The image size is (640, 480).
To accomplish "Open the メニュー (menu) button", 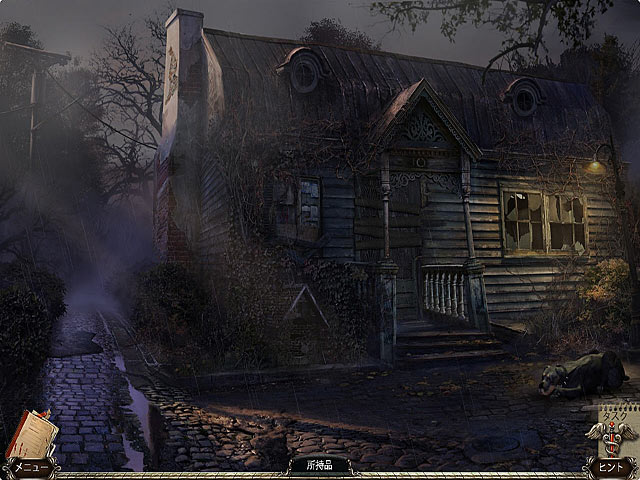I will pyautogui.click(x=28, y=468).
